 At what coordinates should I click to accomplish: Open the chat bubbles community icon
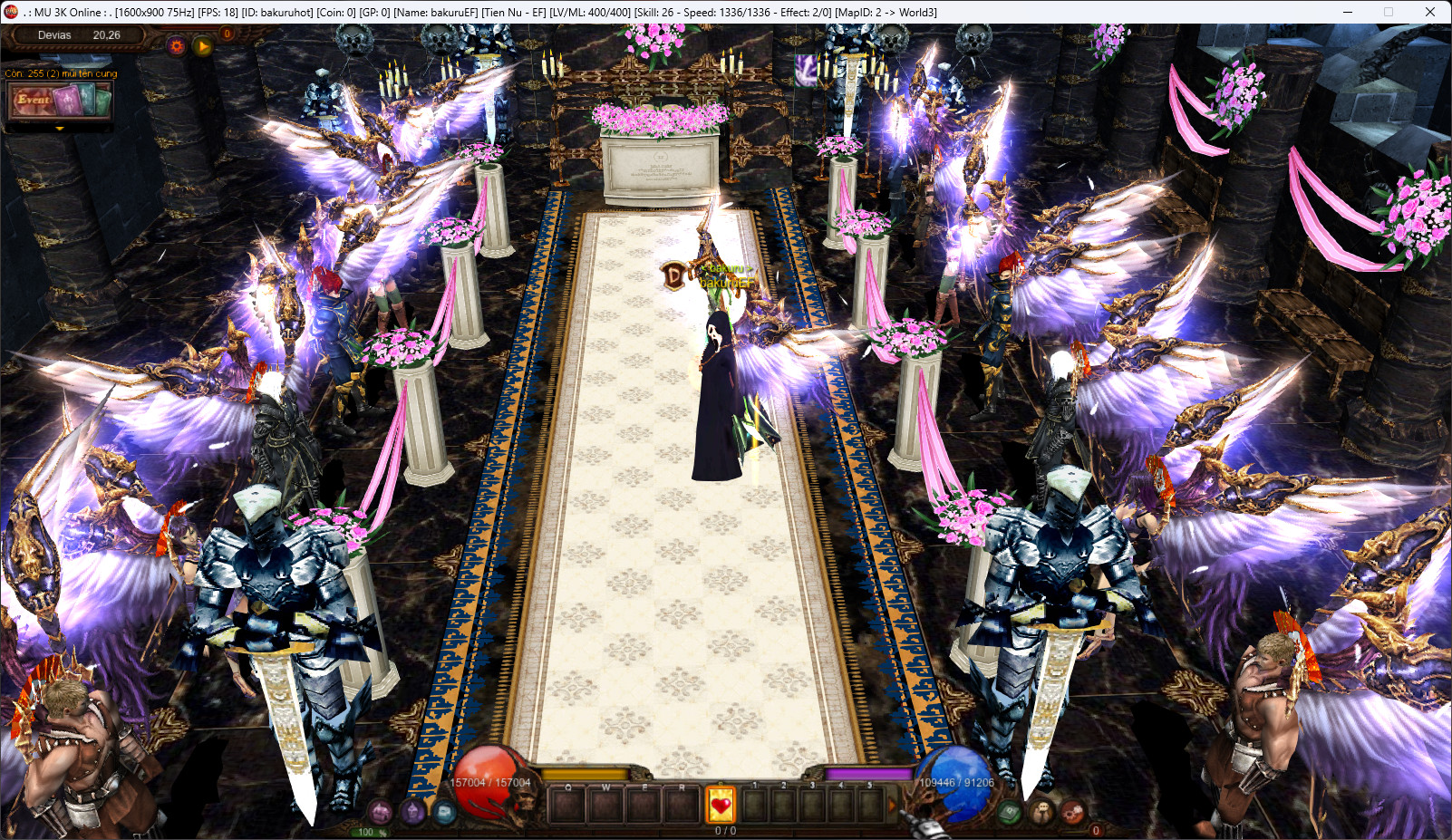1041,811
